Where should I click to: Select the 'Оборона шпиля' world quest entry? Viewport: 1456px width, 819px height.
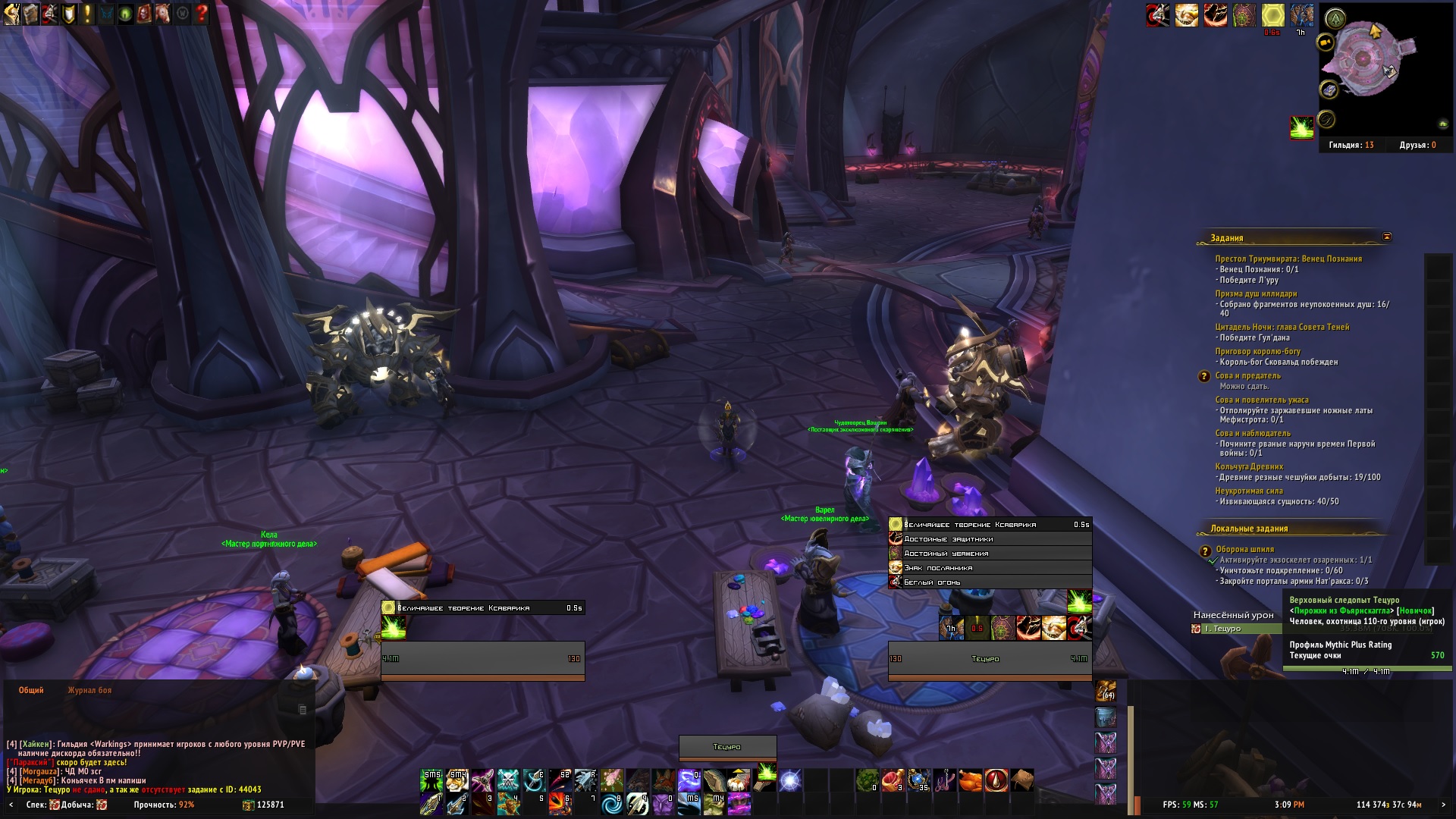coord(1244,549)
